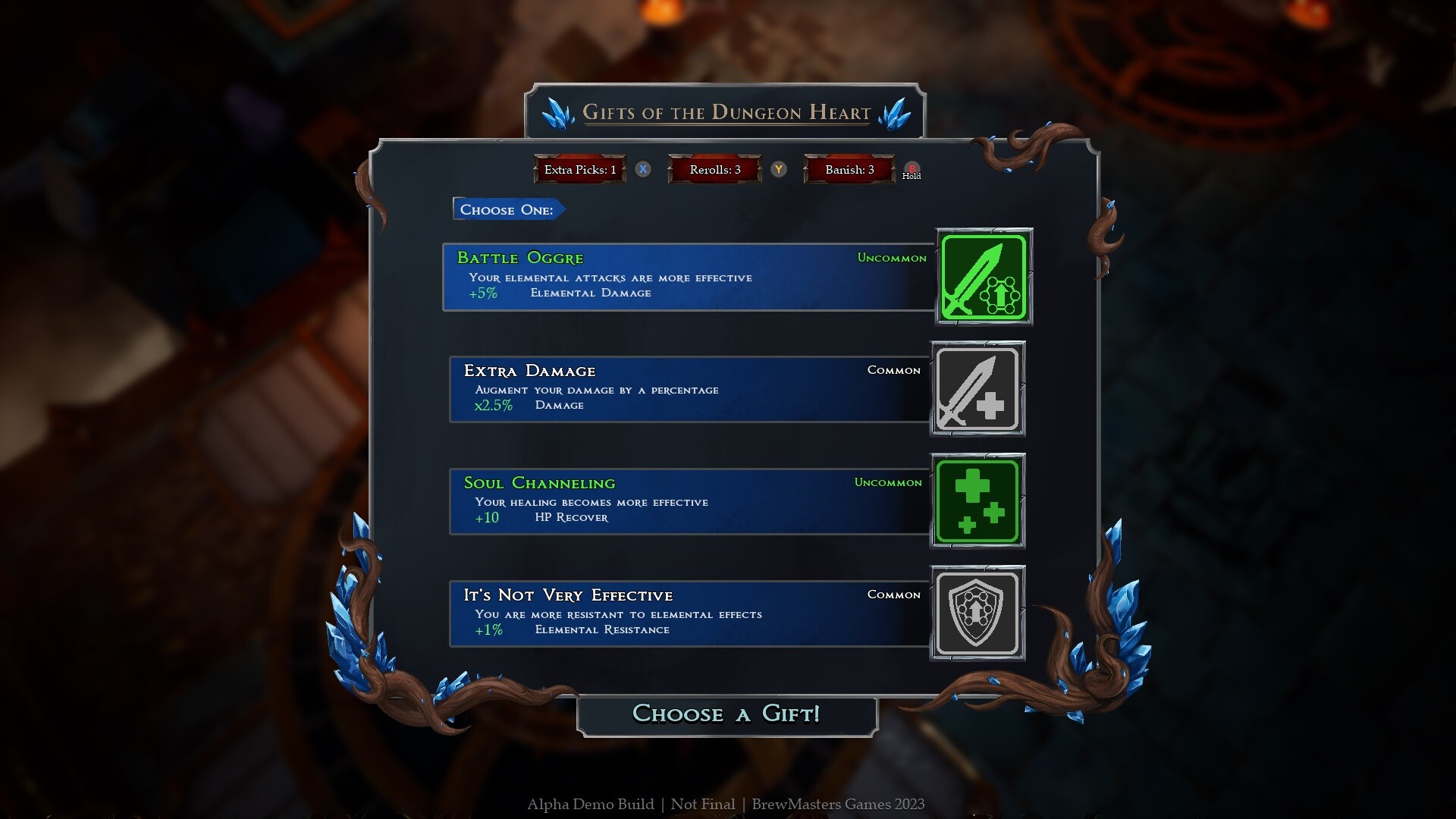
Task: Click the Choose a Gift button
Action: pos(726,714)
